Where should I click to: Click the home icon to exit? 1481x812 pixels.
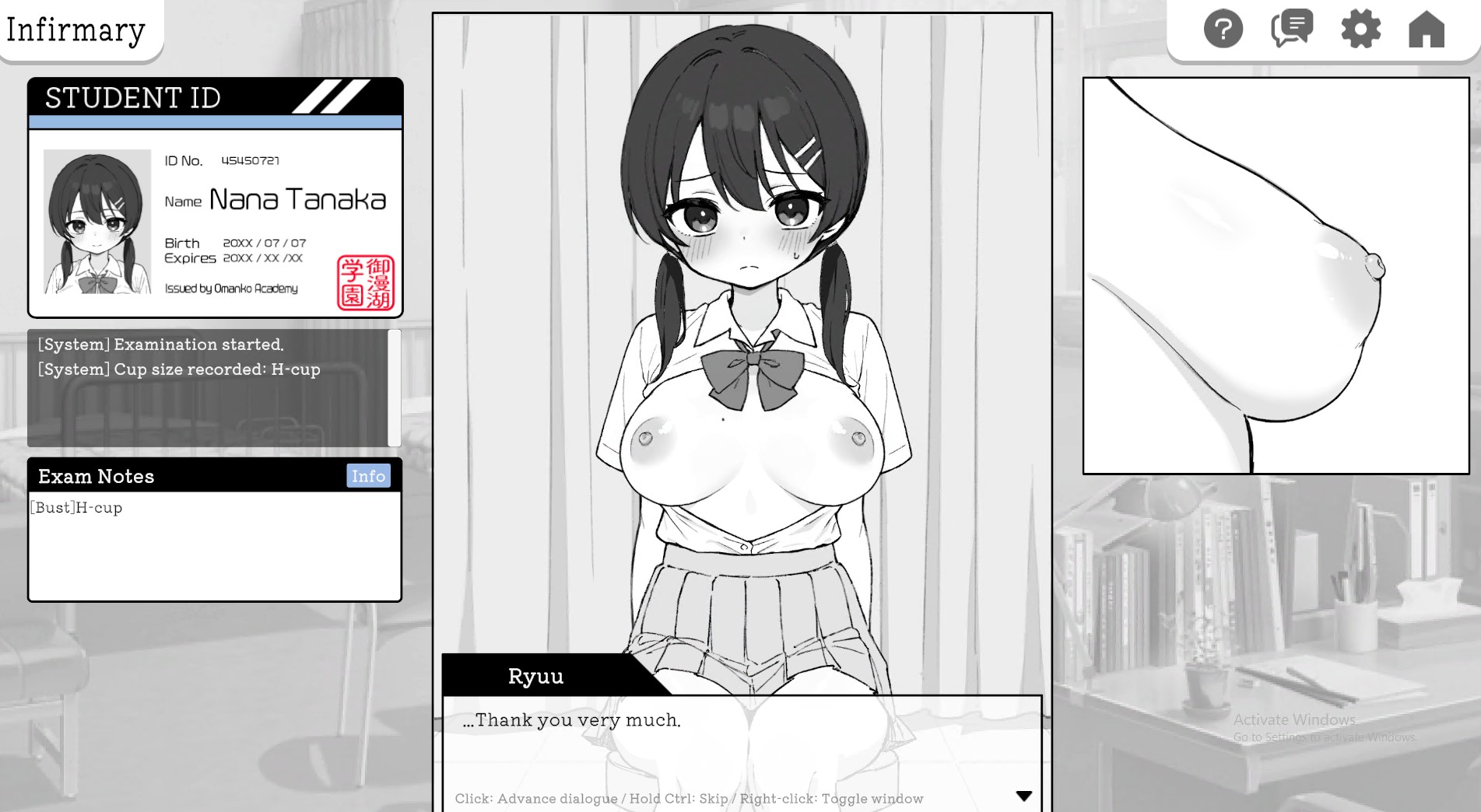[1427, 30]
